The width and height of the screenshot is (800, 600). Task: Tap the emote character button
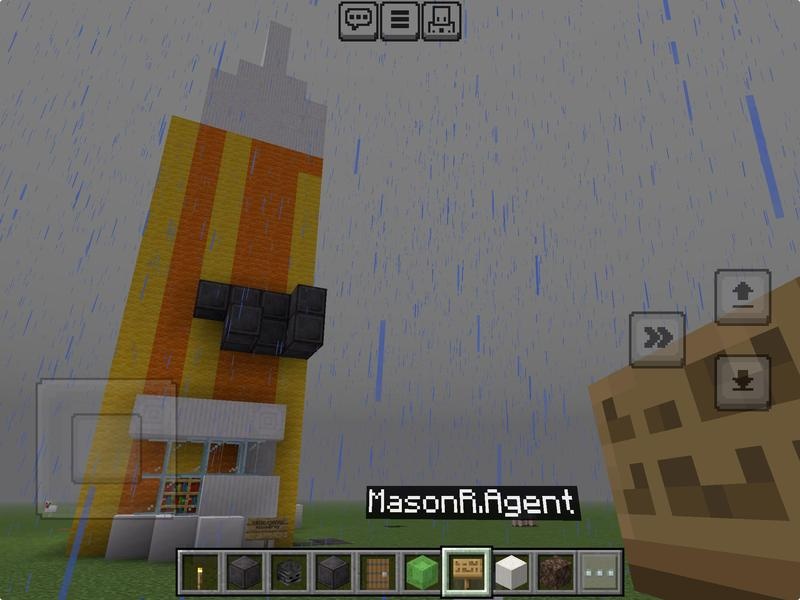coord(442,20)
